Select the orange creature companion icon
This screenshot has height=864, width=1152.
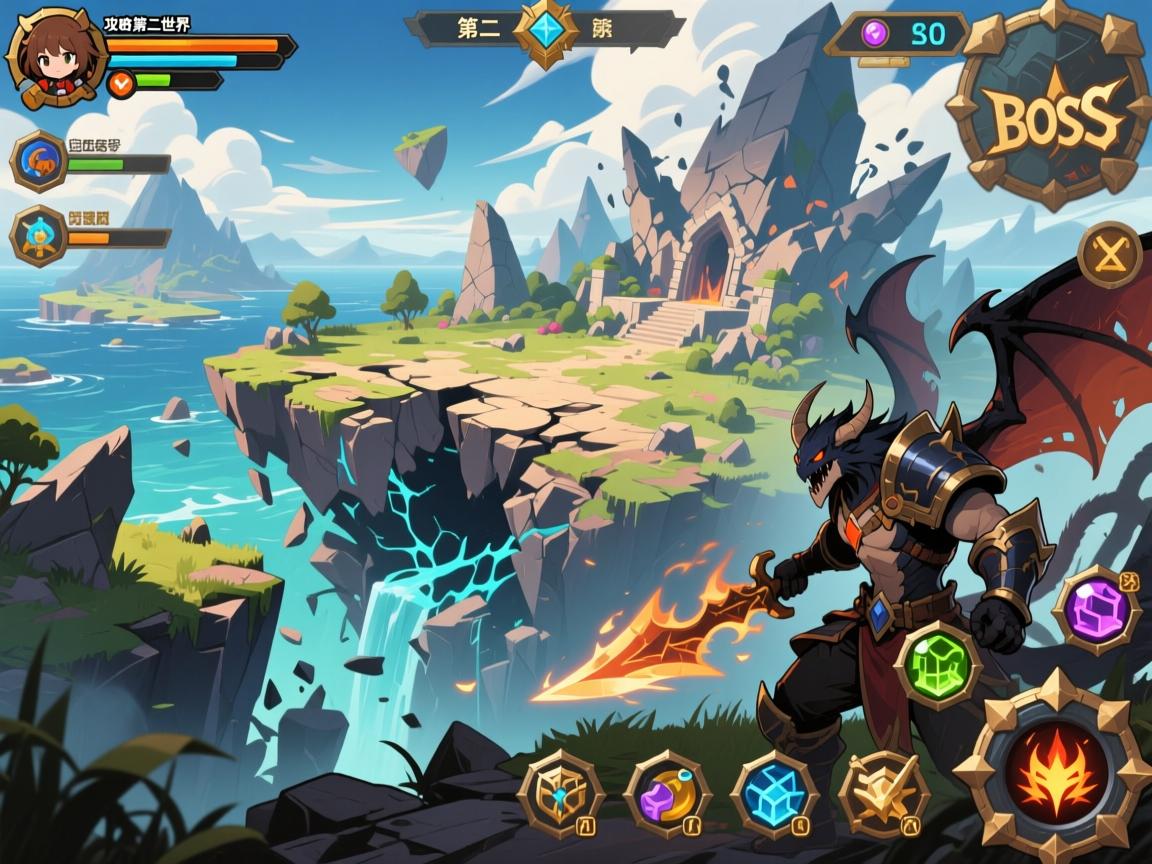[40, 160]
